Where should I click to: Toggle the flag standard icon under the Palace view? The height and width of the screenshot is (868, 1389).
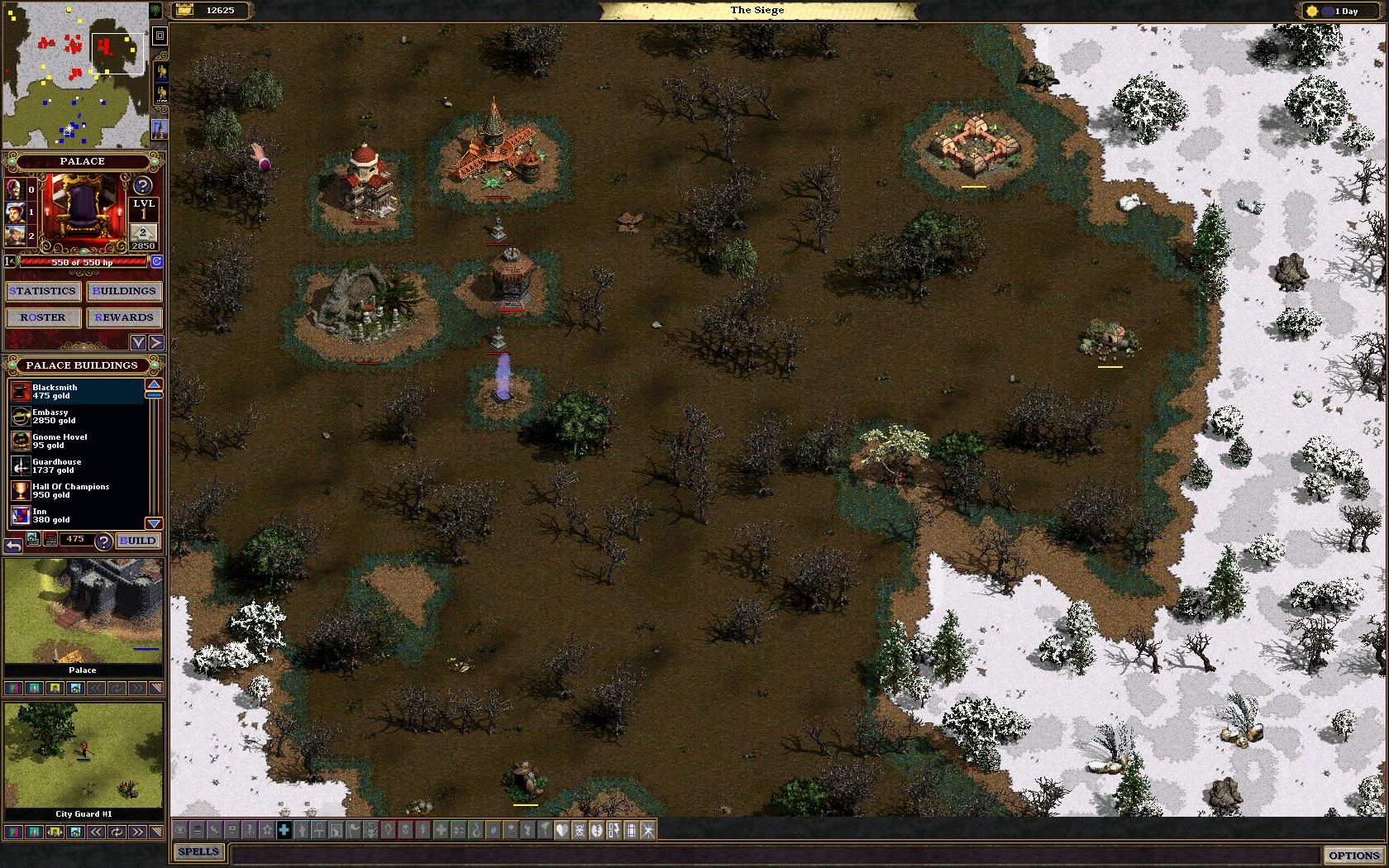(55, 688)
